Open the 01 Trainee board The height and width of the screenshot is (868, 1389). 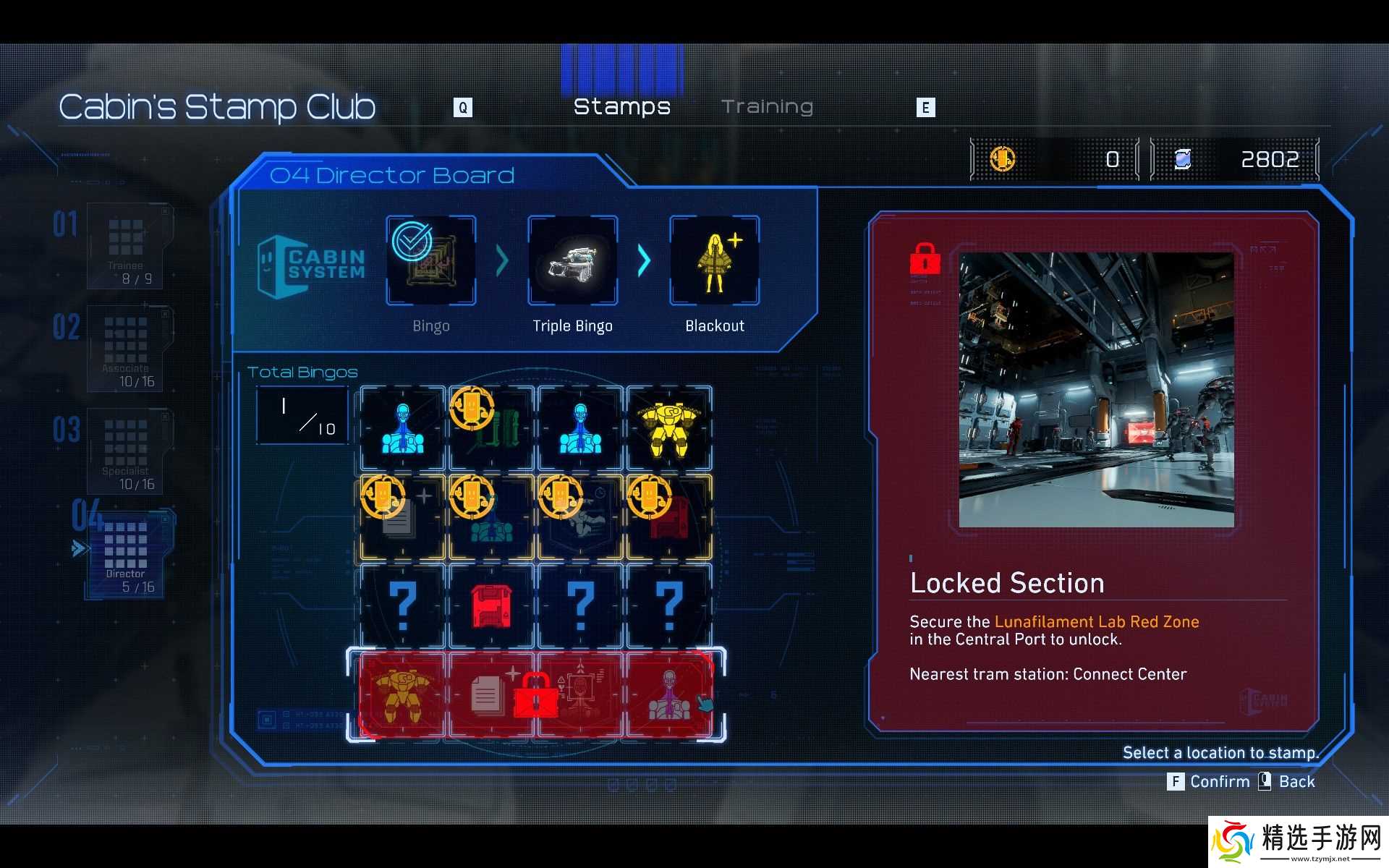pyautogui.click(x=126, y=246)
